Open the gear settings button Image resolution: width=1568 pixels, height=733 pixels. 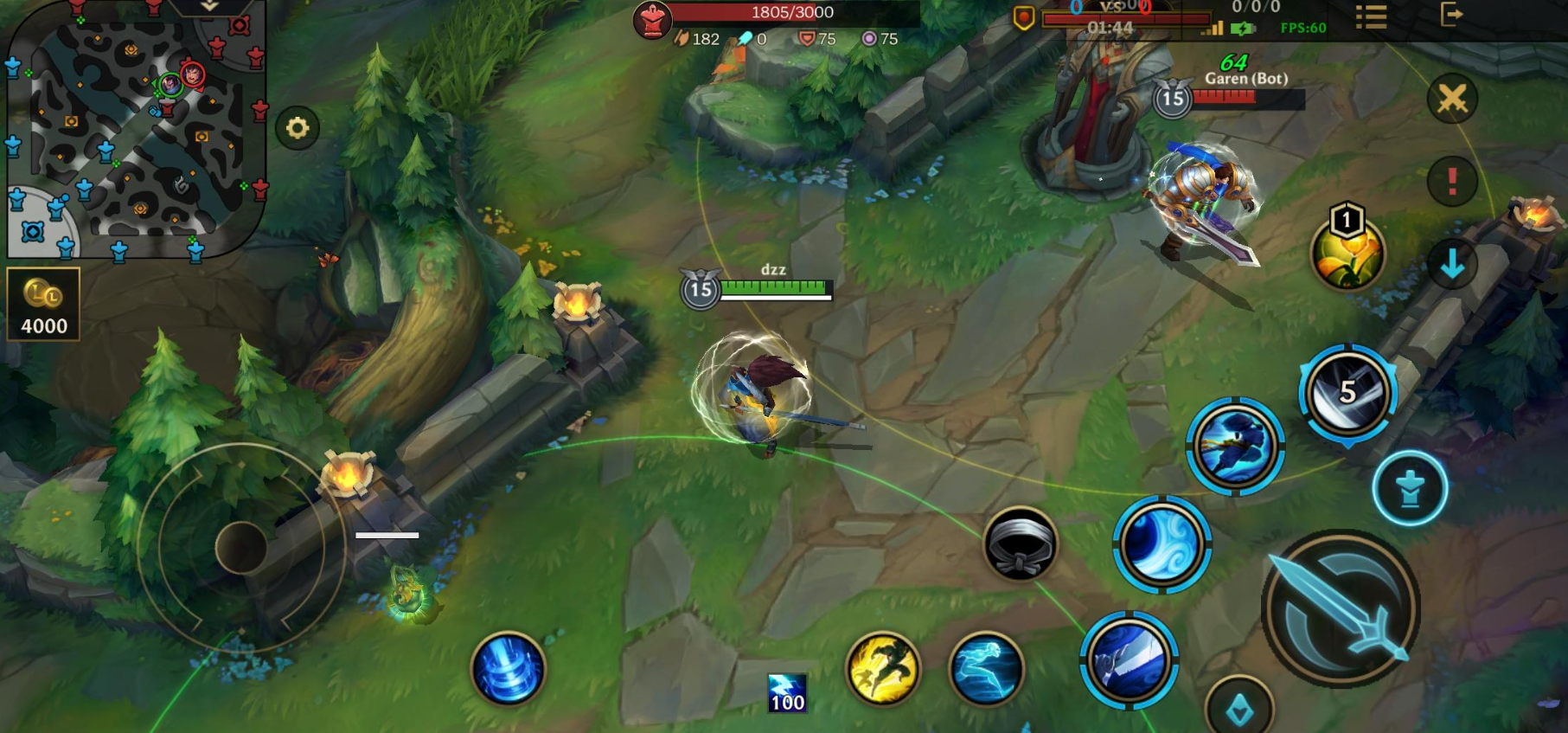coord(298,129)
